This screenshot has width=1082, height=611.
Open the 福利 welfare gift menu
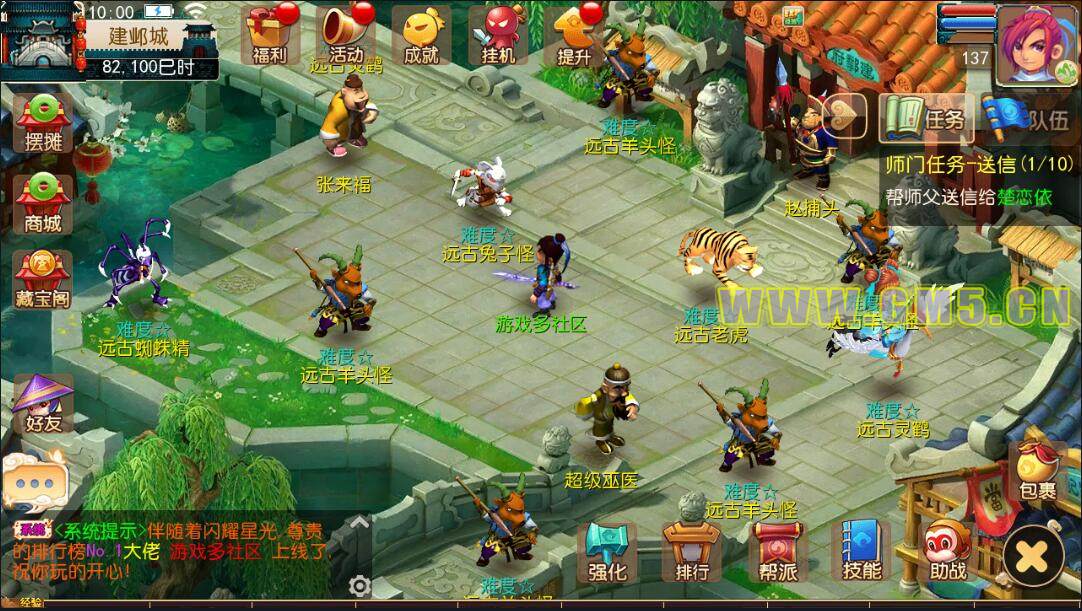pos(270,35)
